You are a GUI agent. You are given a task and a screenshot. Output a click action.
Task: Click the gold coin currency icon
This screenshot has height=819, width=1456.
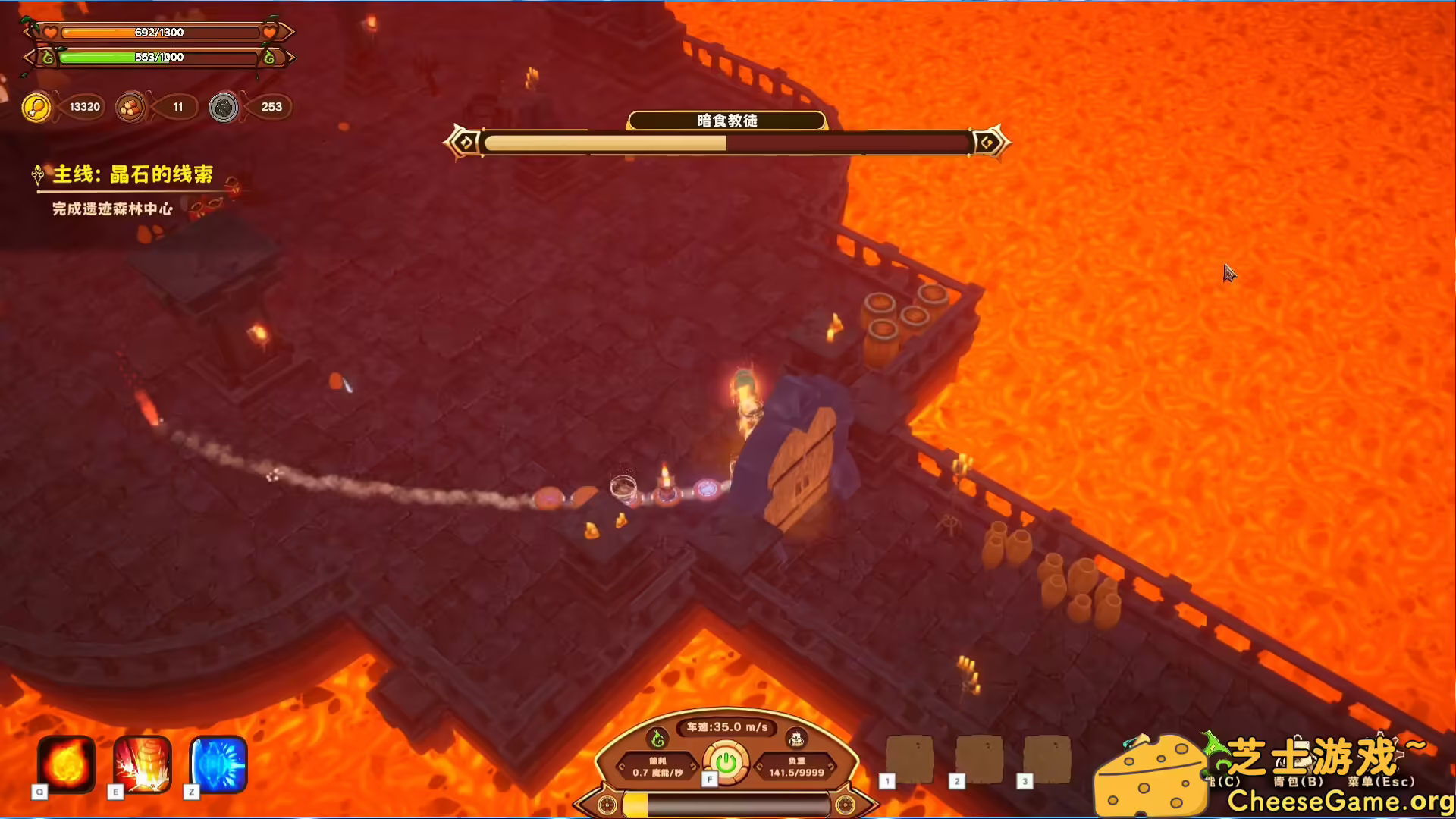tap(36, 107)
